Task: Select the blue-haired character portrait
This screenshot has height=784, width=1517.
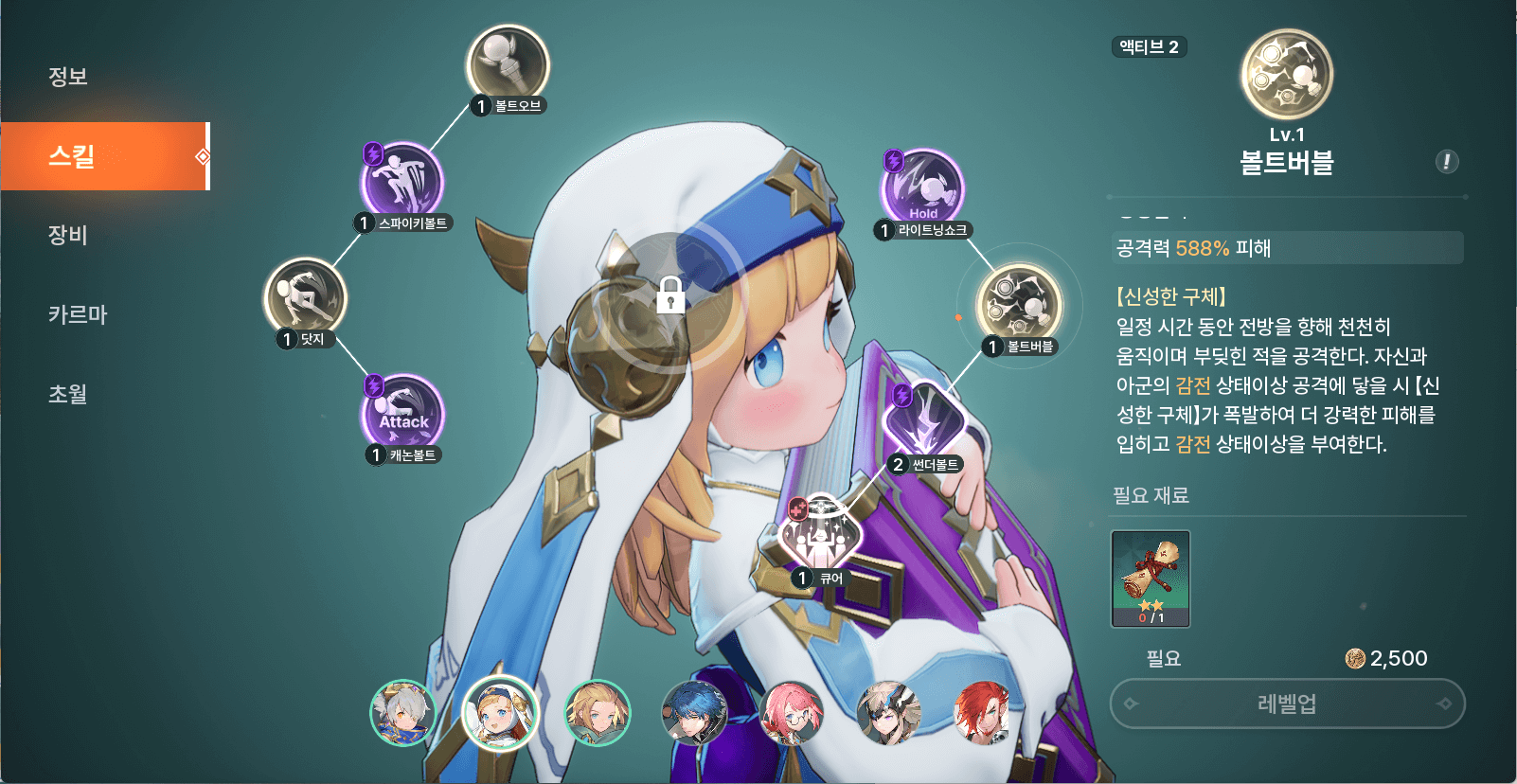Action: [694, 712]
